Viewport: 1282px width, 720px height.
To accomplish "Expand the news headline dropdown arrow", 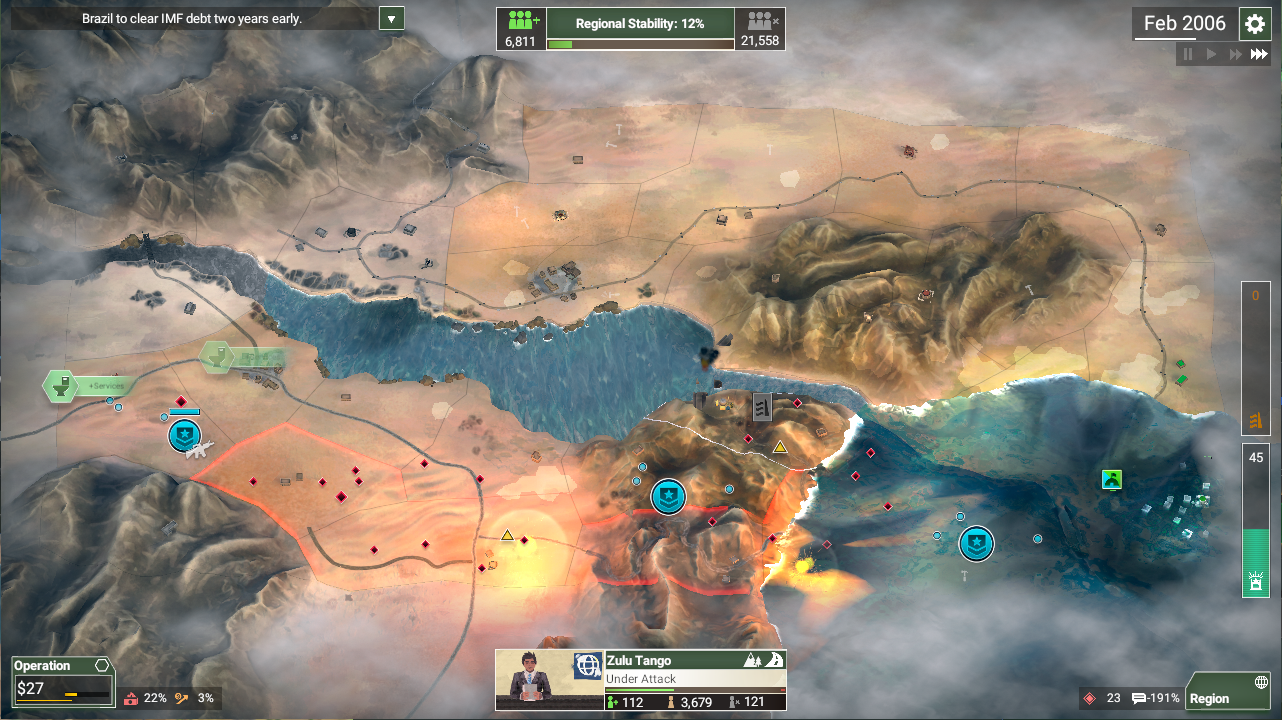I will [392, 18].
